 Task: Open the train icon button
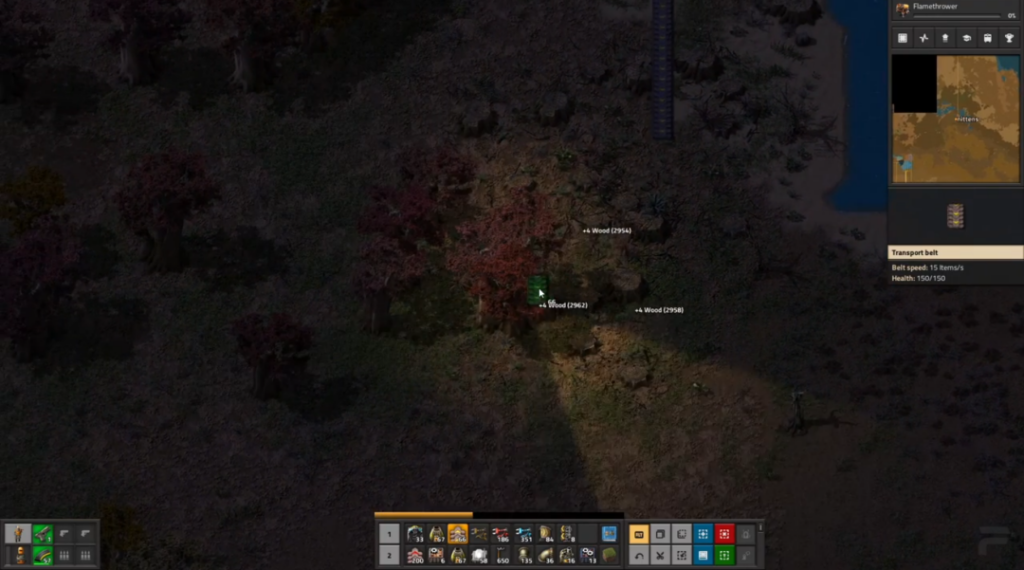[x=988, y=38]
